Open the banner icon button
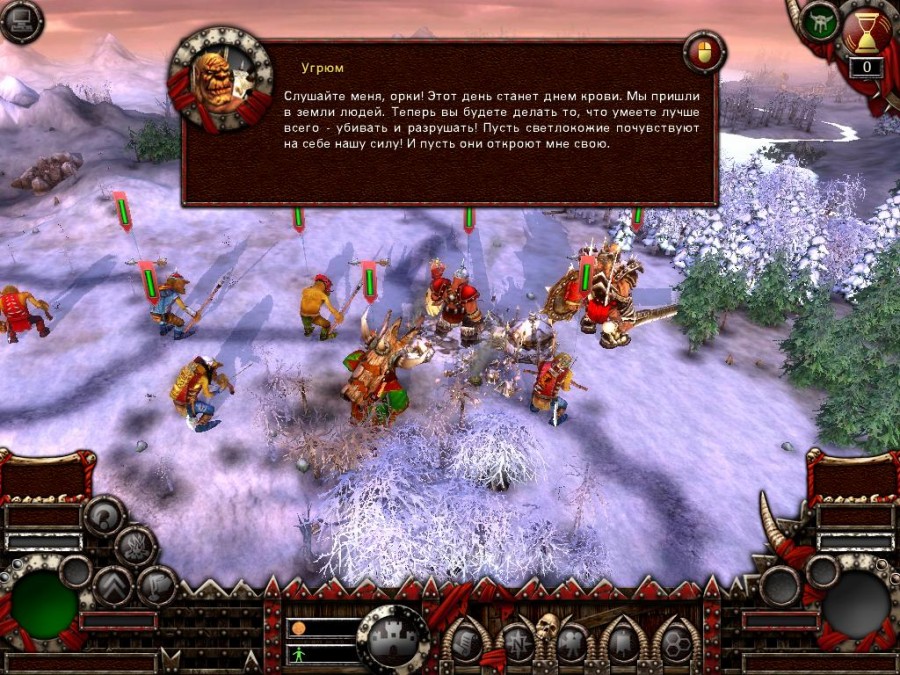Viewport: 900px width, 675px height. (x=620, y=642)
